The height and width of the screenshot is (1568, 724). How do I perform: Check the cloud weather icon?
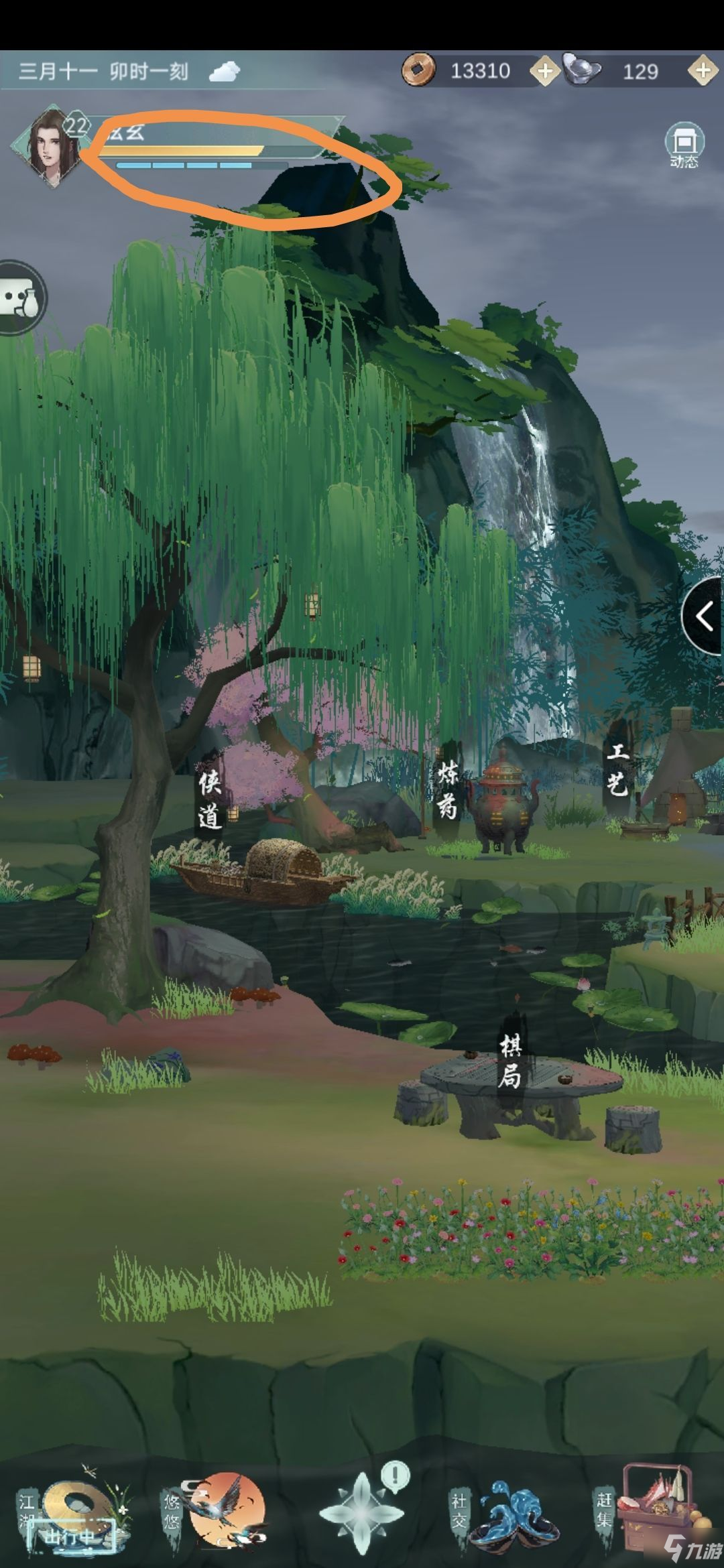pos(224,71)
